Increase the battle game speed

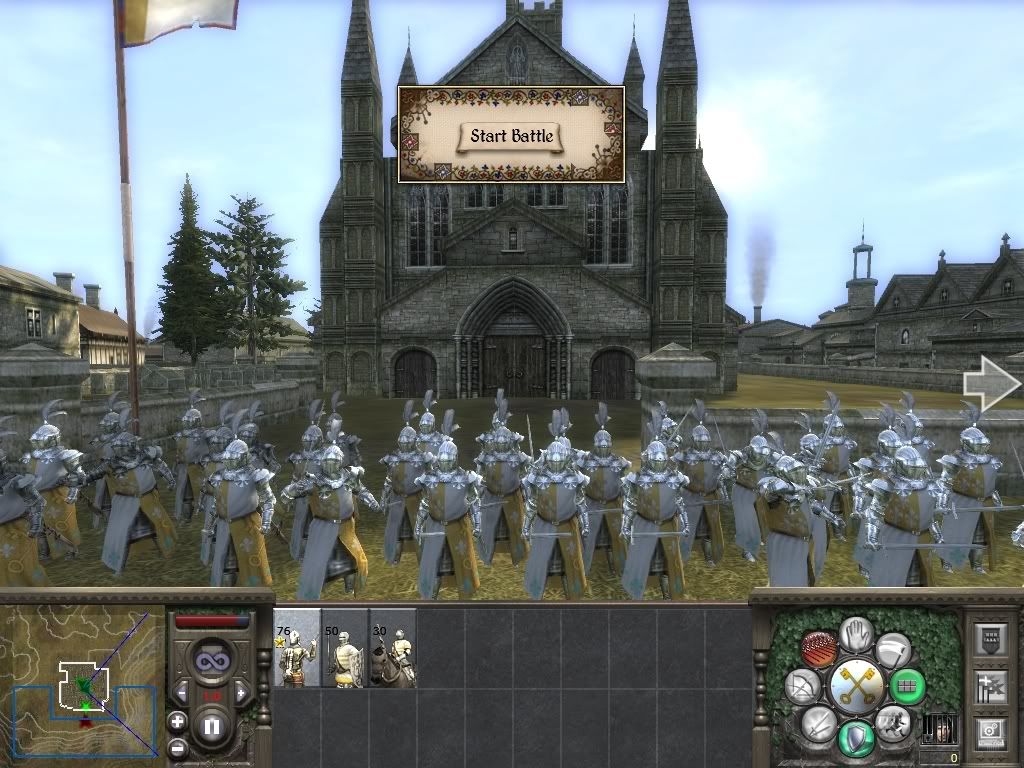pyautogui.click(x=241, y=693)
